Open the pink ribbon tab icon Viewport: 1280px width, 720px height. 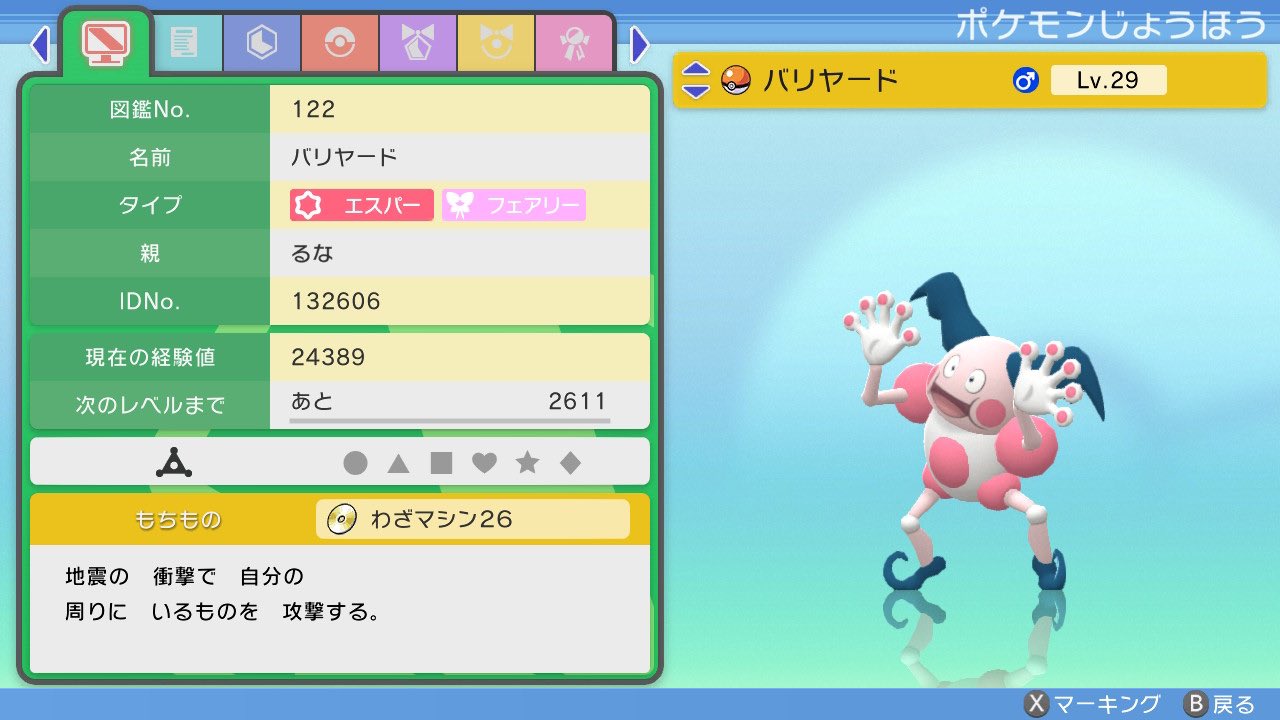(x=574, y=44)
